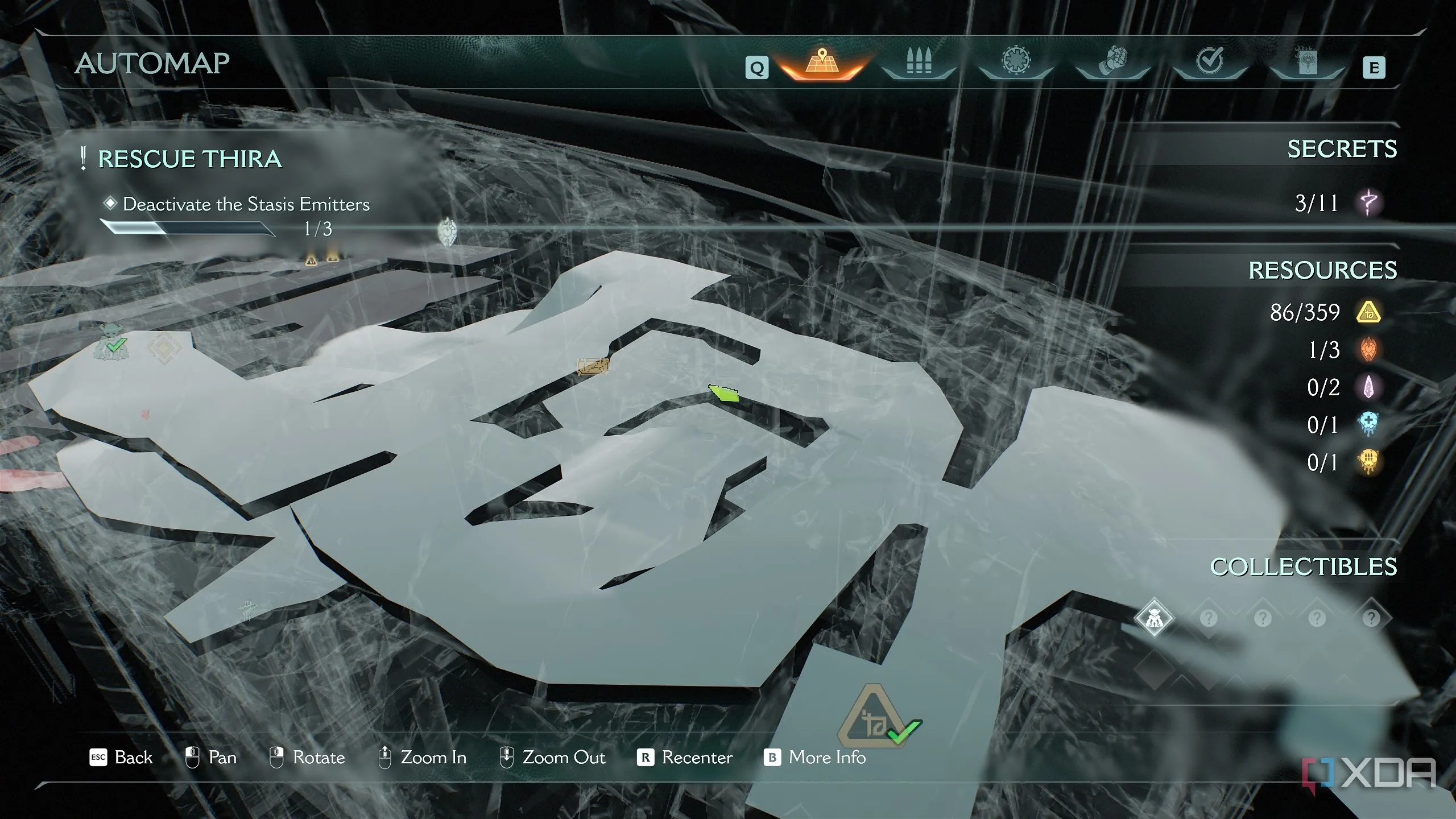This screenshot has height=819, width=1456.
Task: Show More Info for the map
Action: click(x=815, y=758)
